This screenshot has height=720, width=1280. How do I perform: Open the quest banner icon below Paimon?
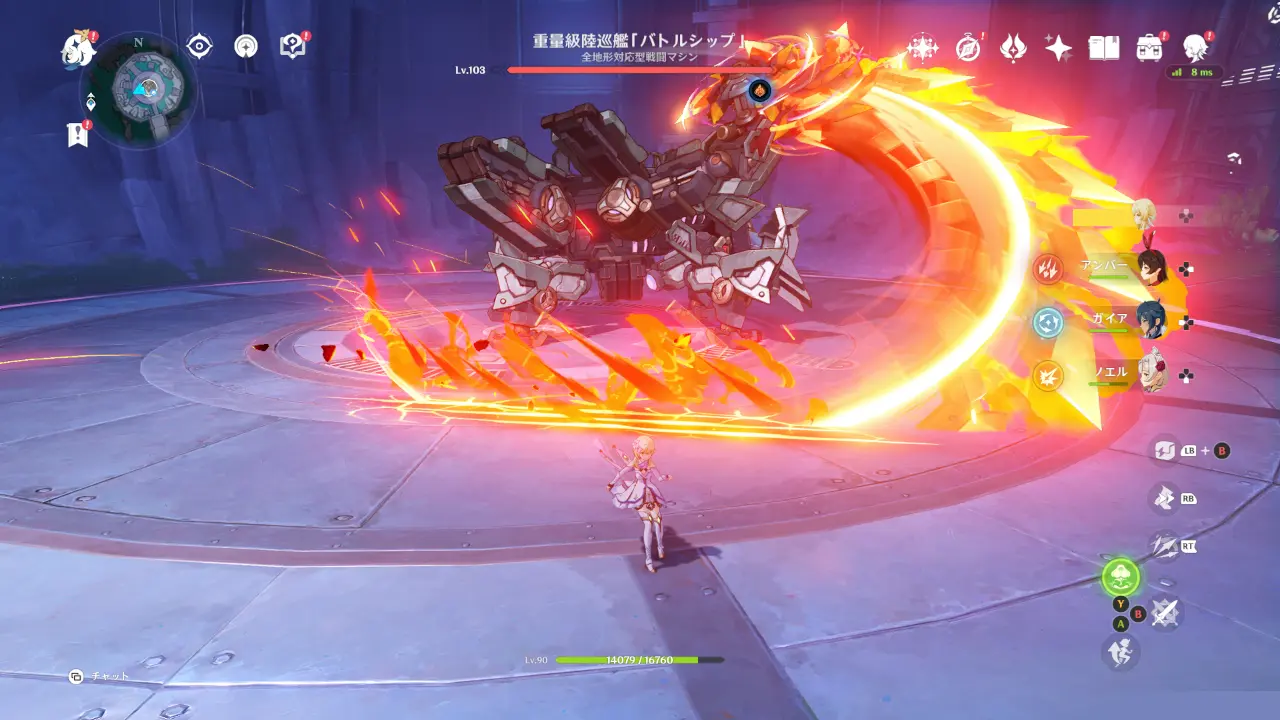(78, 135)
